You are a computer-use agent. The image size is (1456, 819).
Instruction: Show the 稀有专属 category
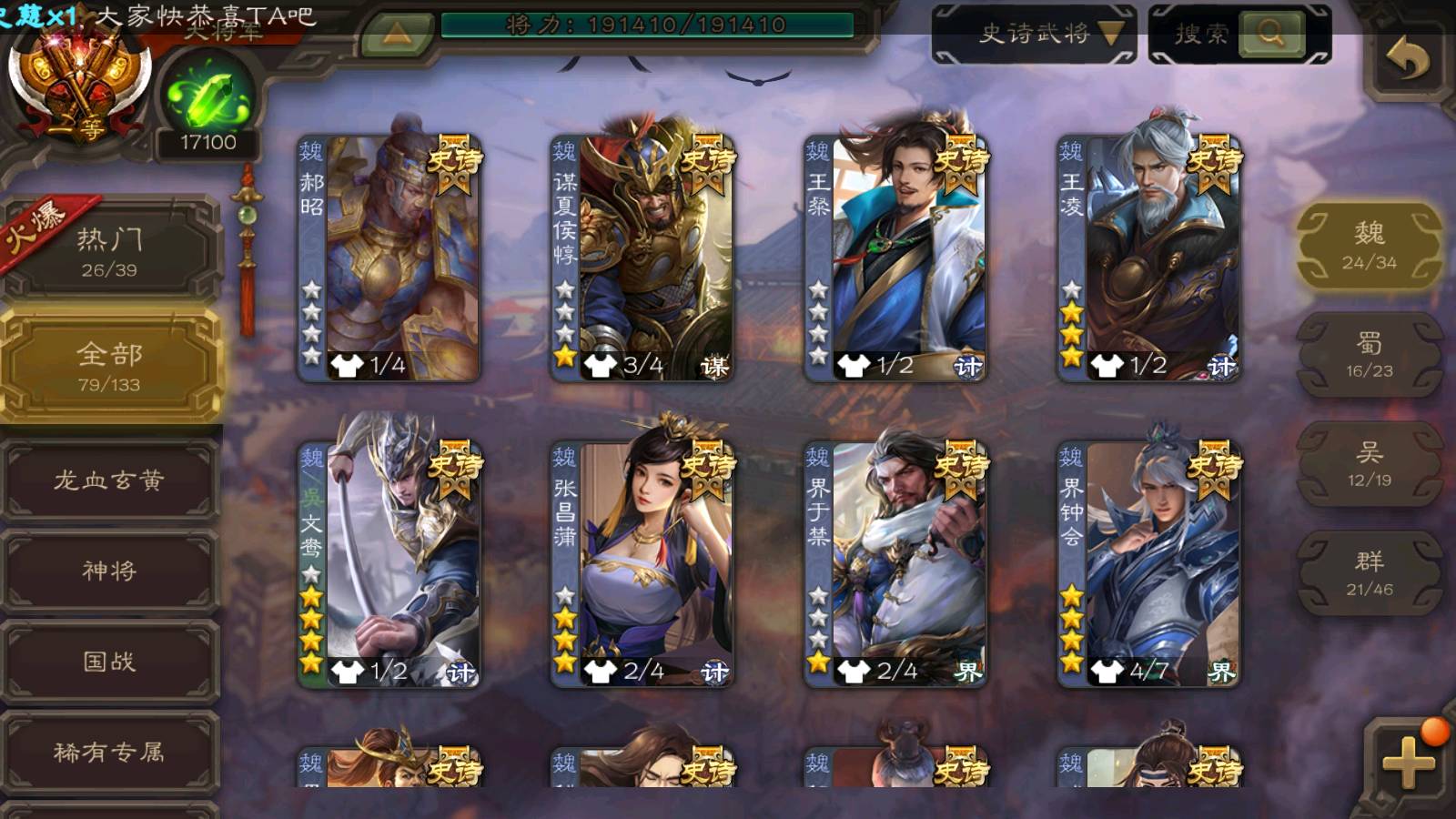(109, 752)
